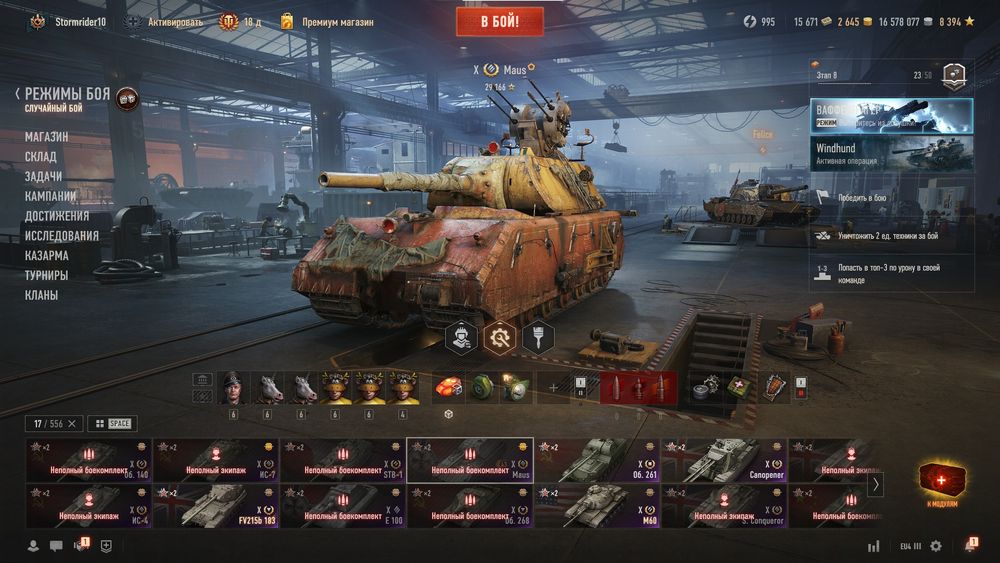Choose the M60 tank in the carousel

[597, 506]
